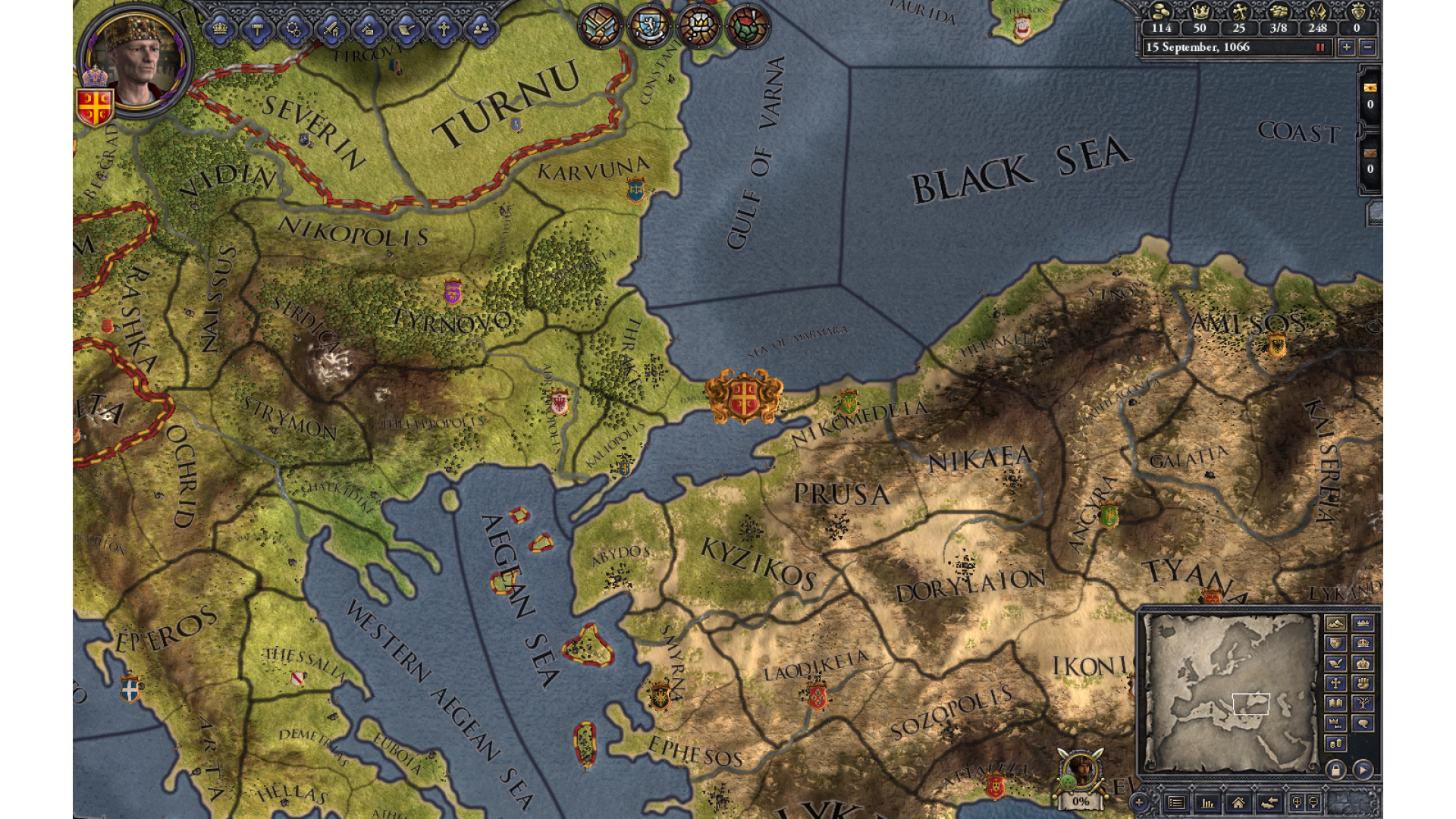The height and width of the screenshot is (819, 1456).
Task: Decrease game speed with the minus button
Action: click(1367, 47)
